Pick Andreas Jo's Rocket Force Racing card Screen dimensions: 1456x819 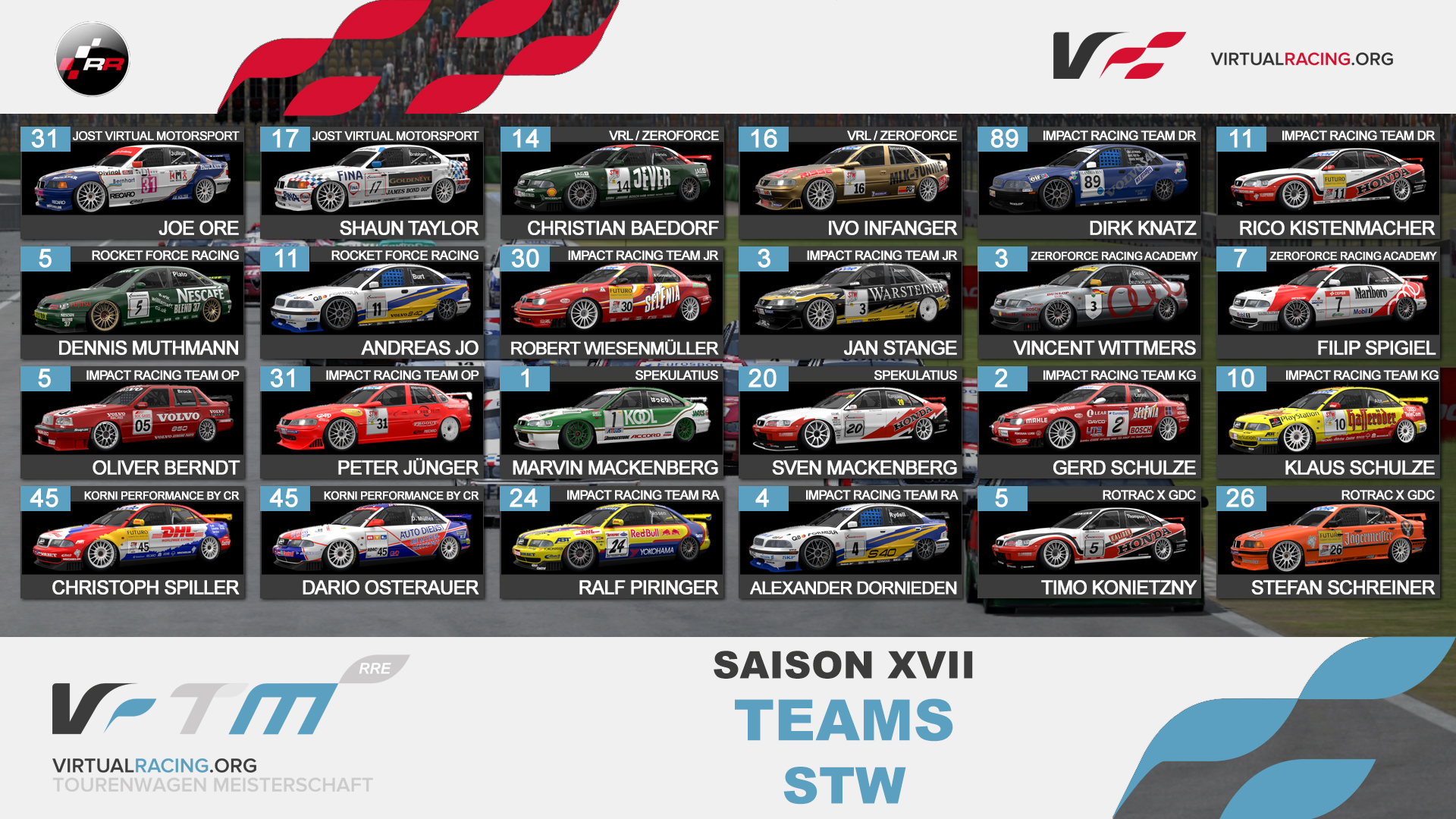click(372, 302)
